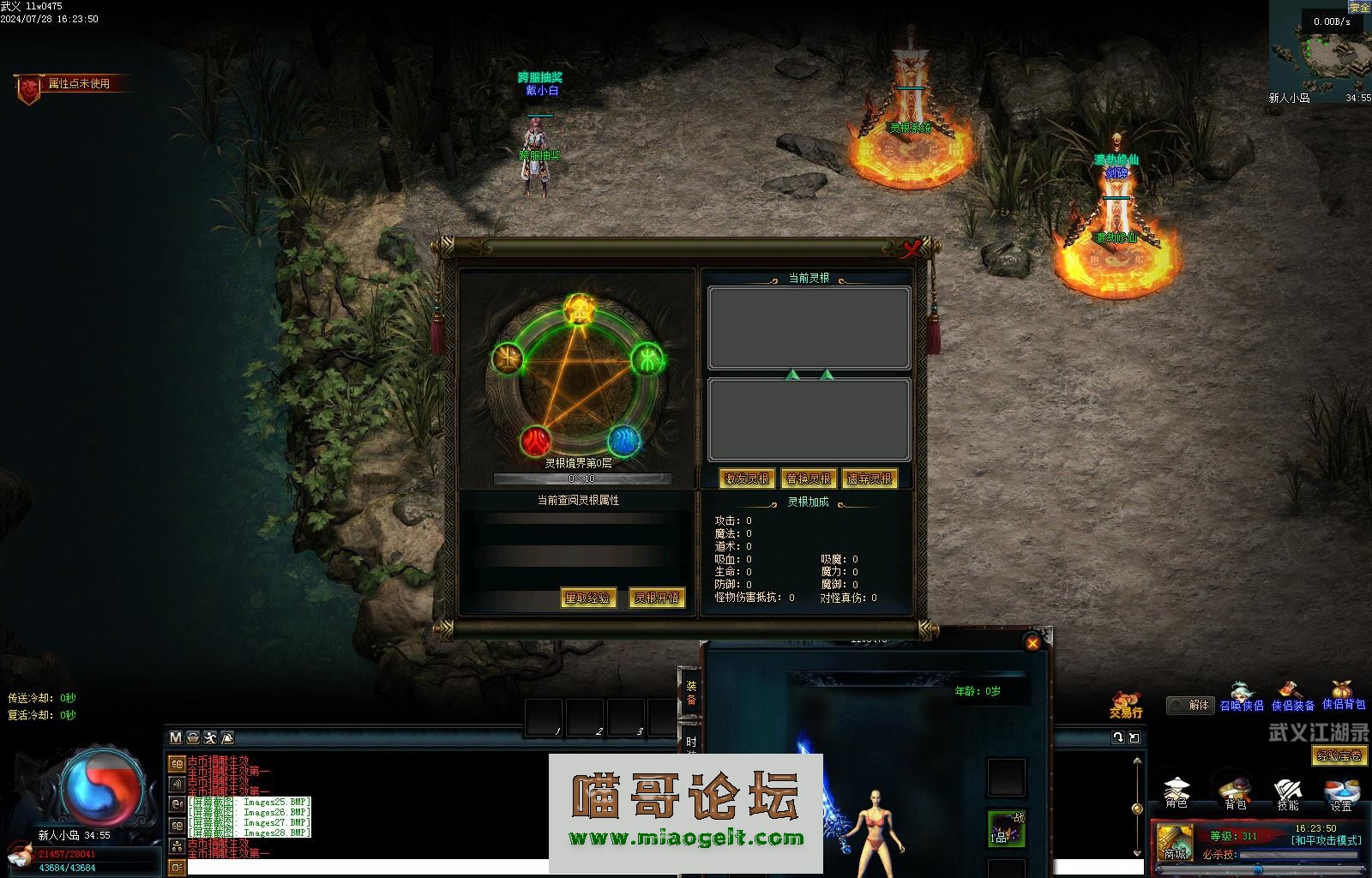Click the 遗弃灵根 button
This screenshot has height=878, width=1372.
870,478
